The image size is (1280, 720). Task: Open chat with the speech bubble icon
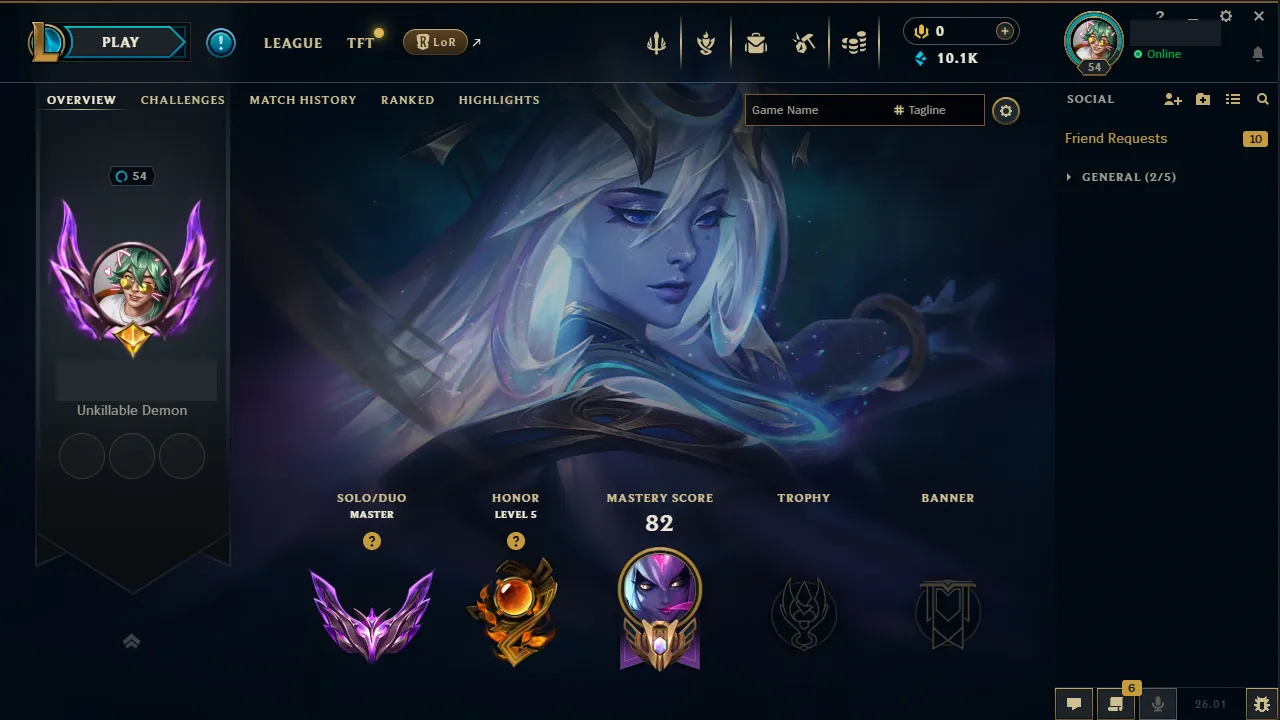(x=1073, y=703)
